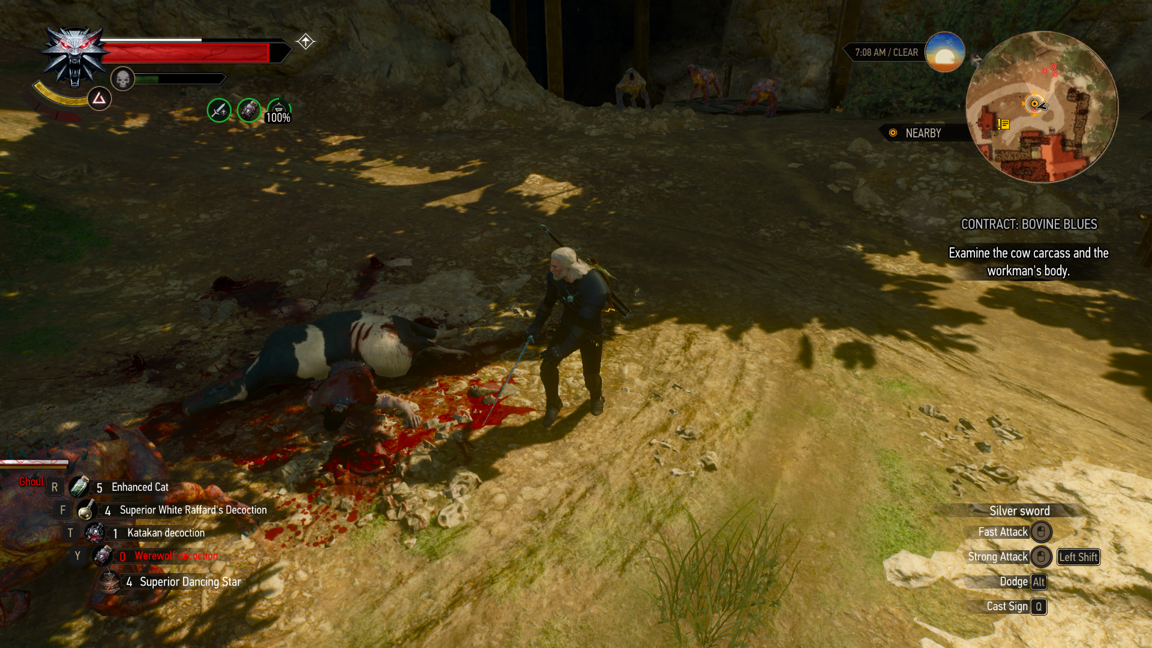Select the sword oil buff icon
Image resolution: width=1152 pixels, height=648 pixels.
click(219, 110)
